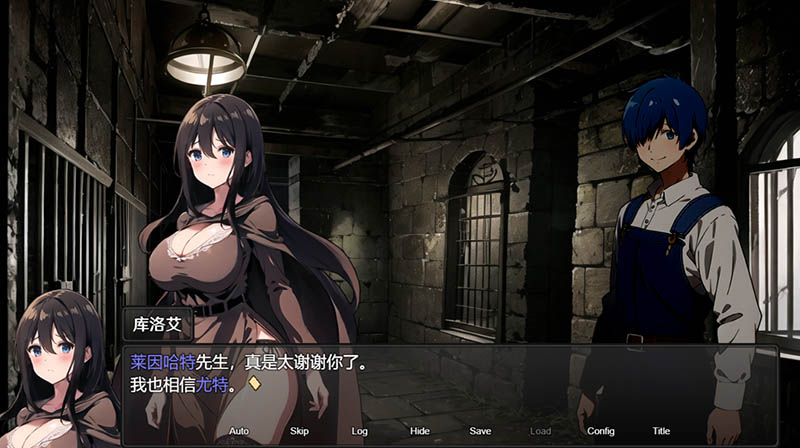800x448 pixels.
Task: Open the dialogue Log
Action: pyautogui.click(x=360, y=430)
